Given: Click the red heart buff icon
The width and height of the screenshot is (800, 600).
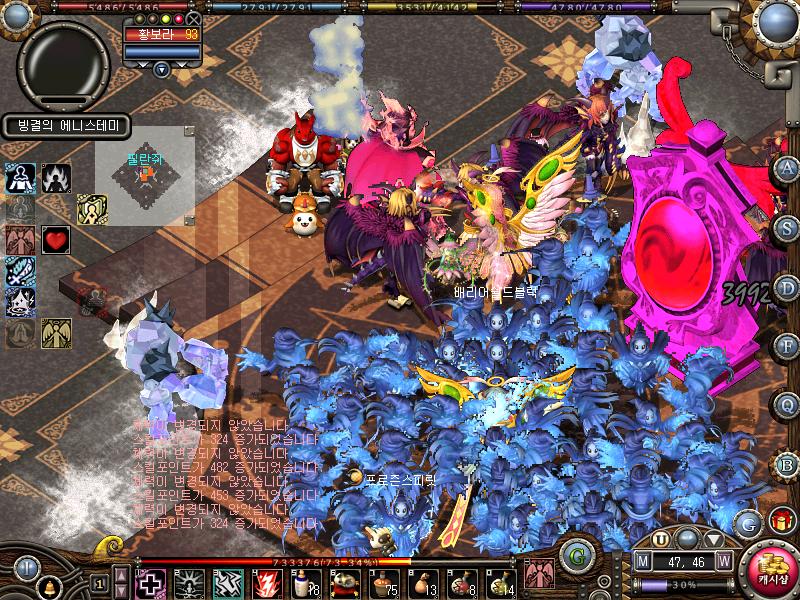Looking at the screenshot, I should coord(55,240).
